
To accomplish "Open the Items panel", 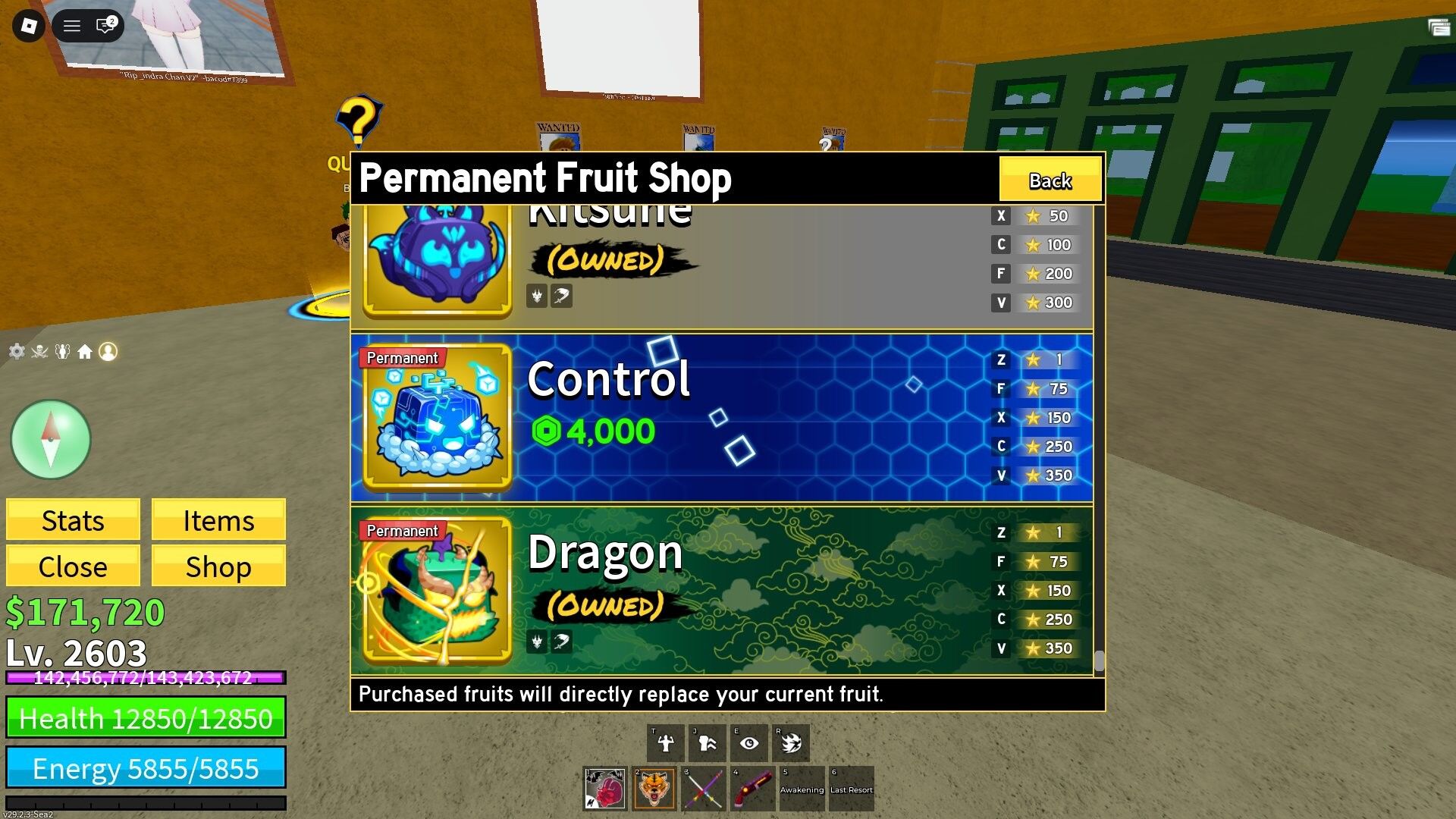I will [x=218, y=520].
